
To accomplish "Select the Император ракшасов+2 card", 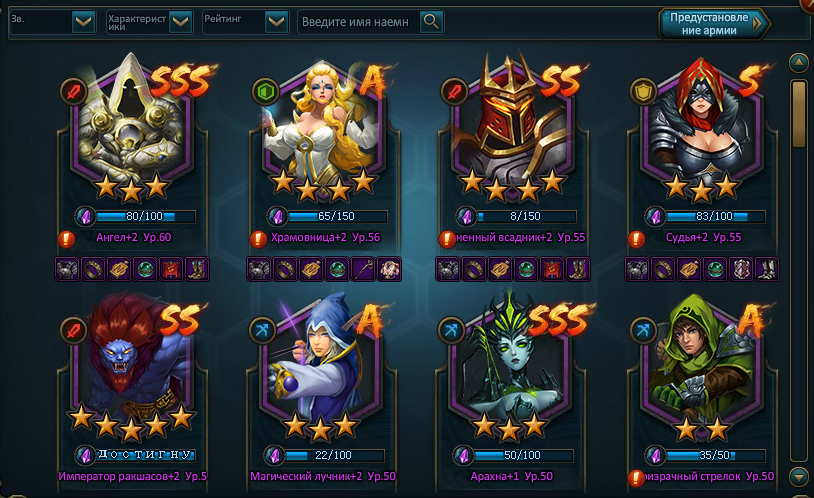I will tap(128, 370).
